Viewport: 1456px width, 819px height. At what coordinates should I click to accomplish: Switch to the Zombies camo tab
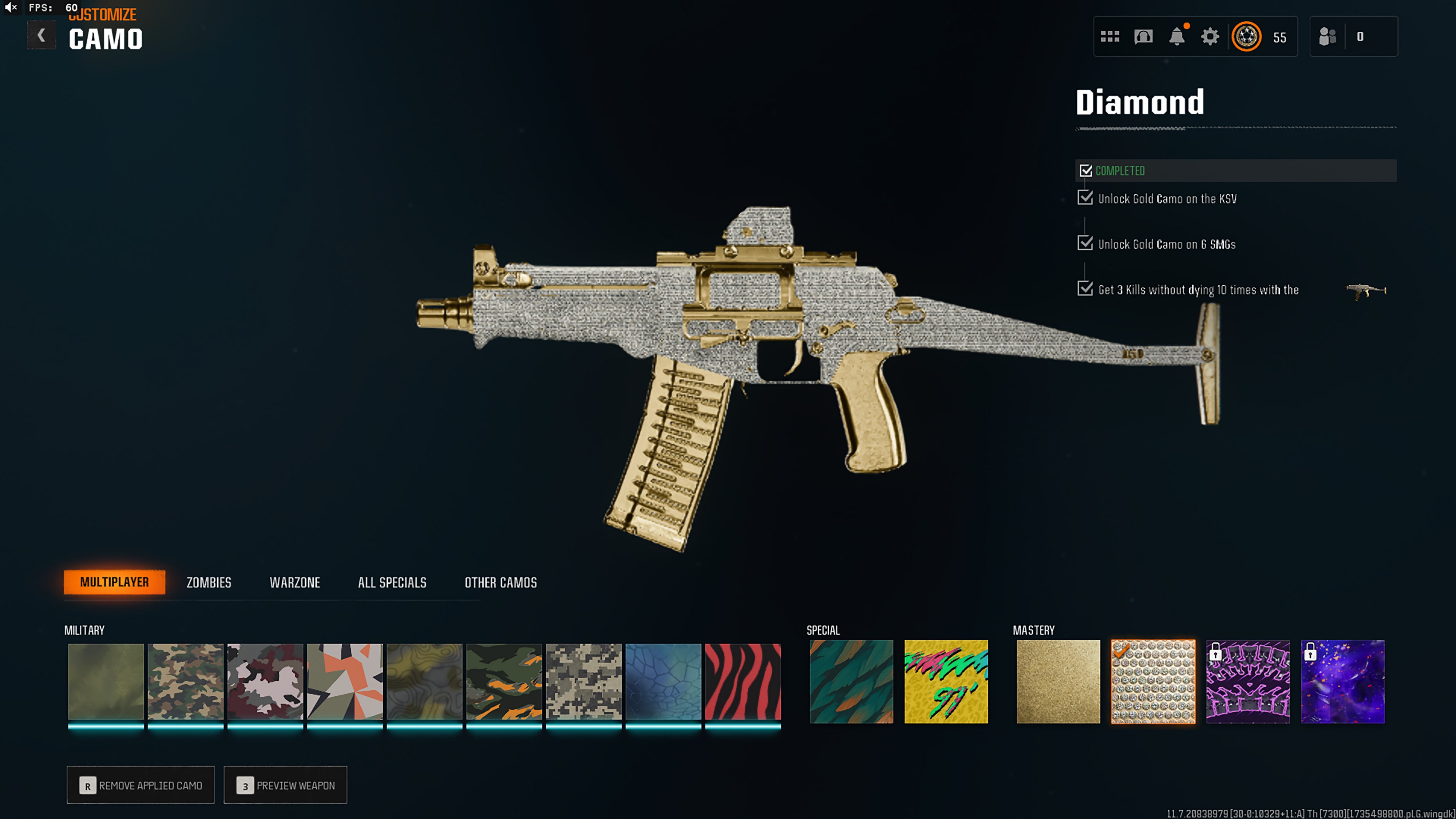209,582
